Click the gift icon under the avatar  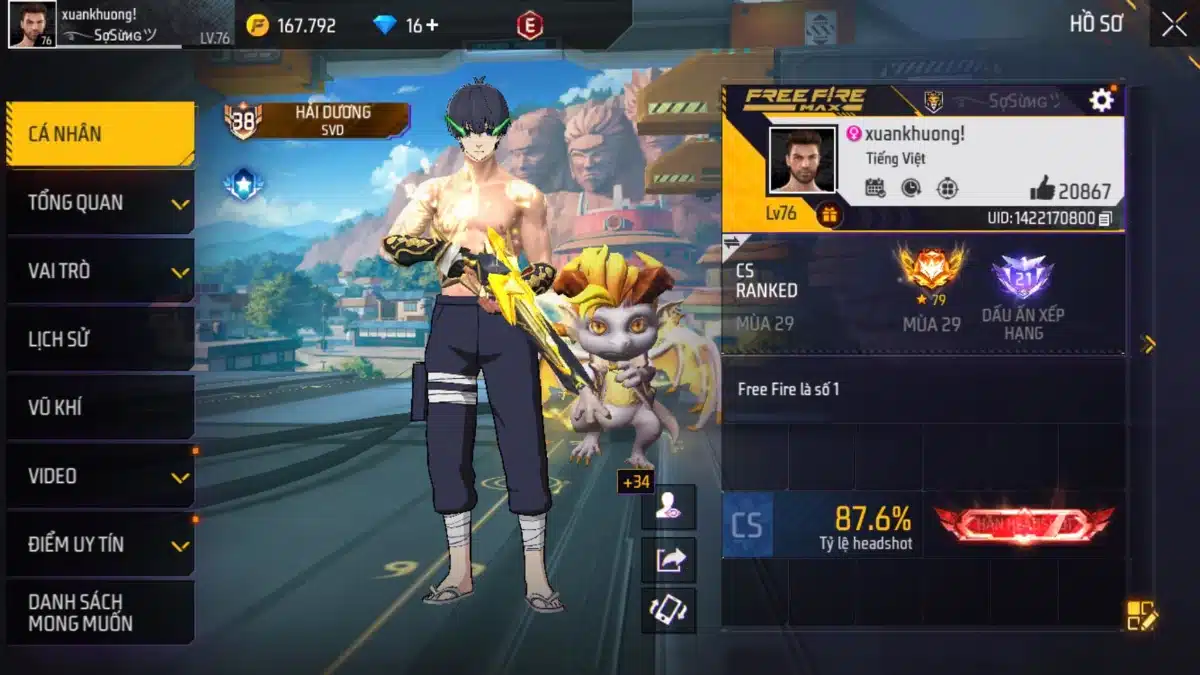828,214
